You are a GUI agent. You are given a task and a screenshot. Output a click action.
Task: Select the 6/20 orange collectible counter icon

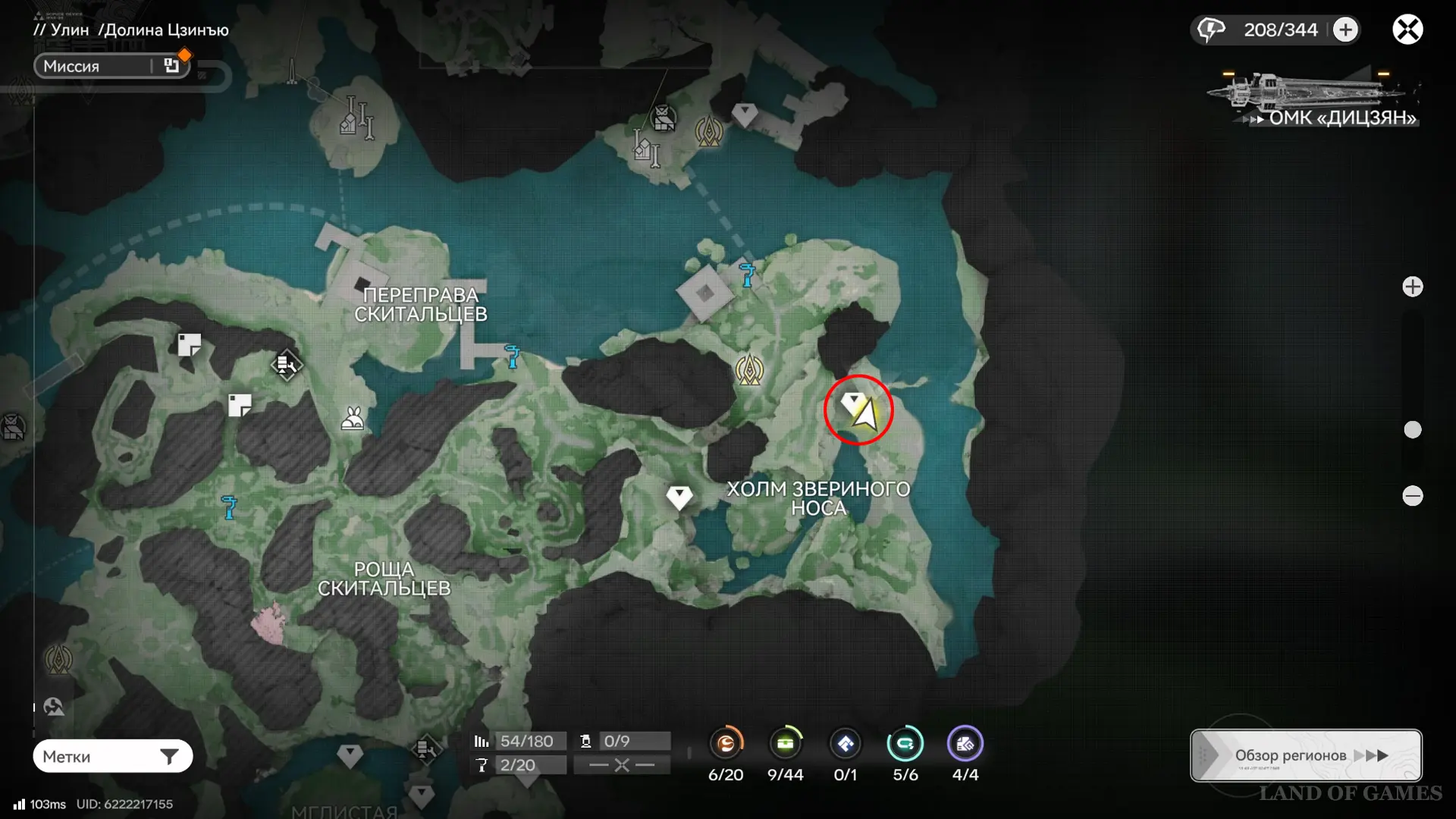[x=726, y=744]
